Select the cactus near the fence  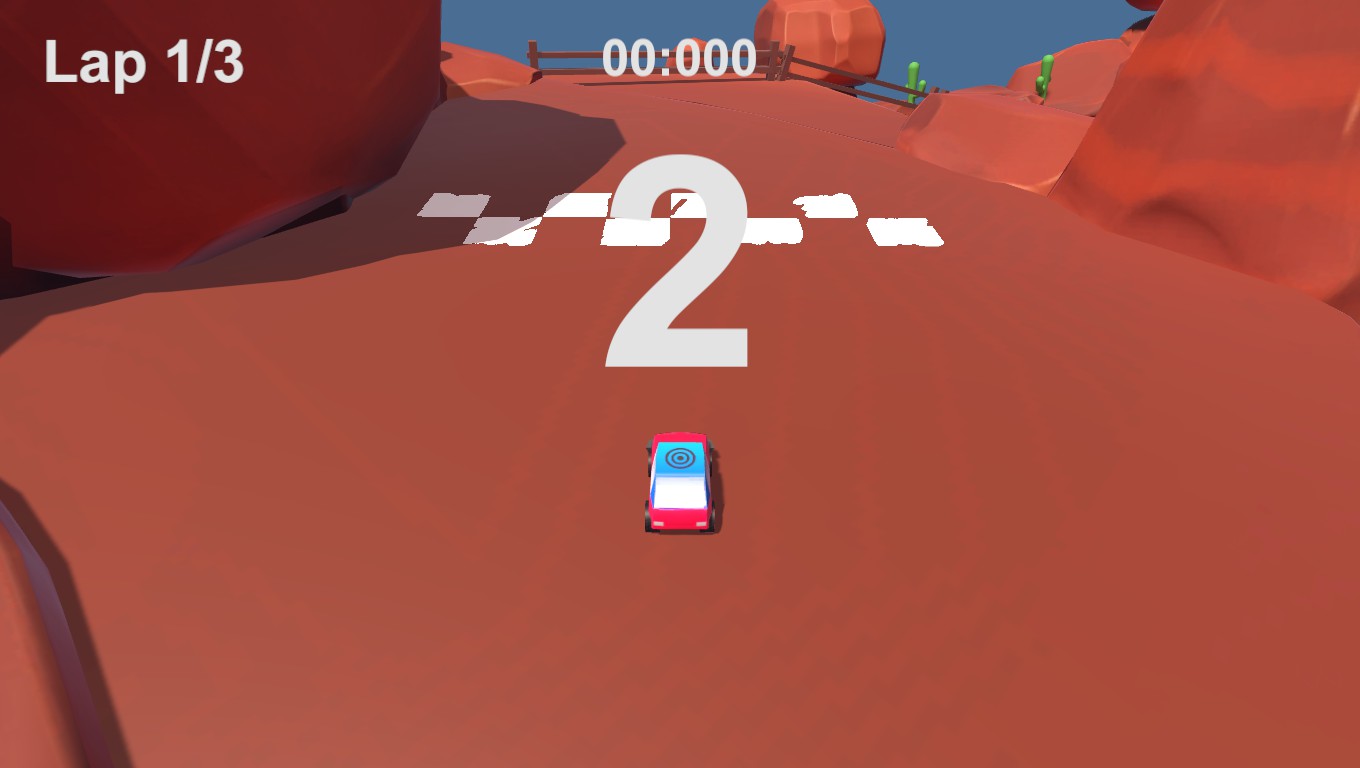tap(912, 72)
